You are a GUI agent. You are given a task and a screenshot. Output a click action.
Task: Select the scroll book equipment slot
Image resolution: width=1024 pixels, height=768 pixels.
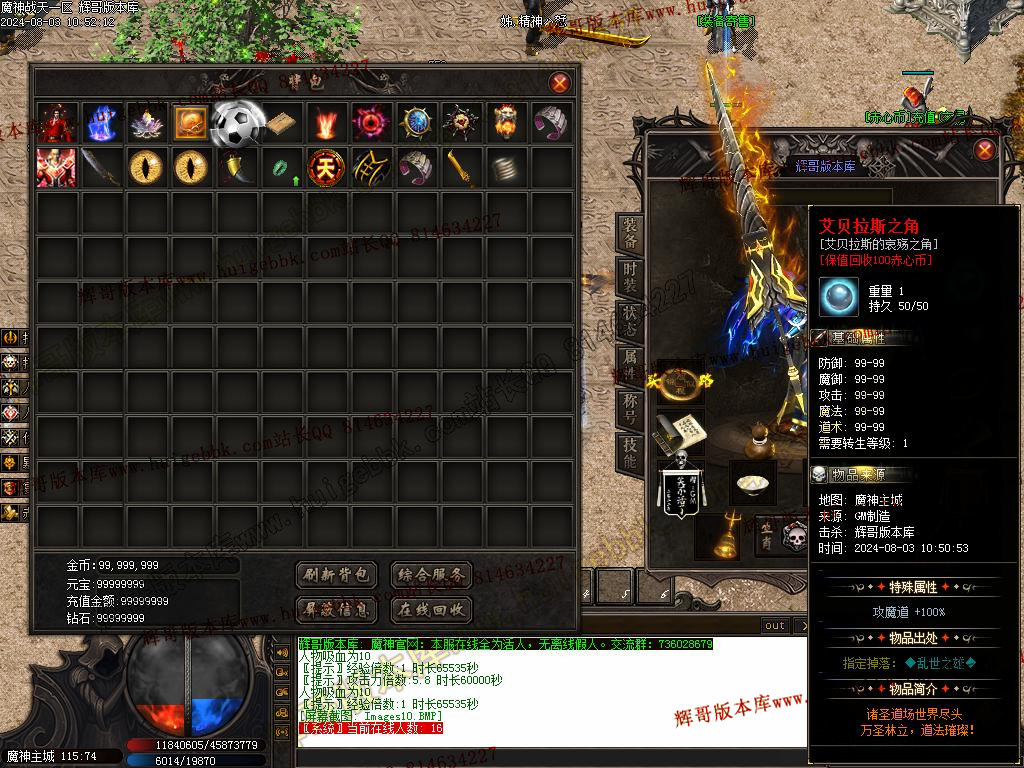[x=680, y=431]
